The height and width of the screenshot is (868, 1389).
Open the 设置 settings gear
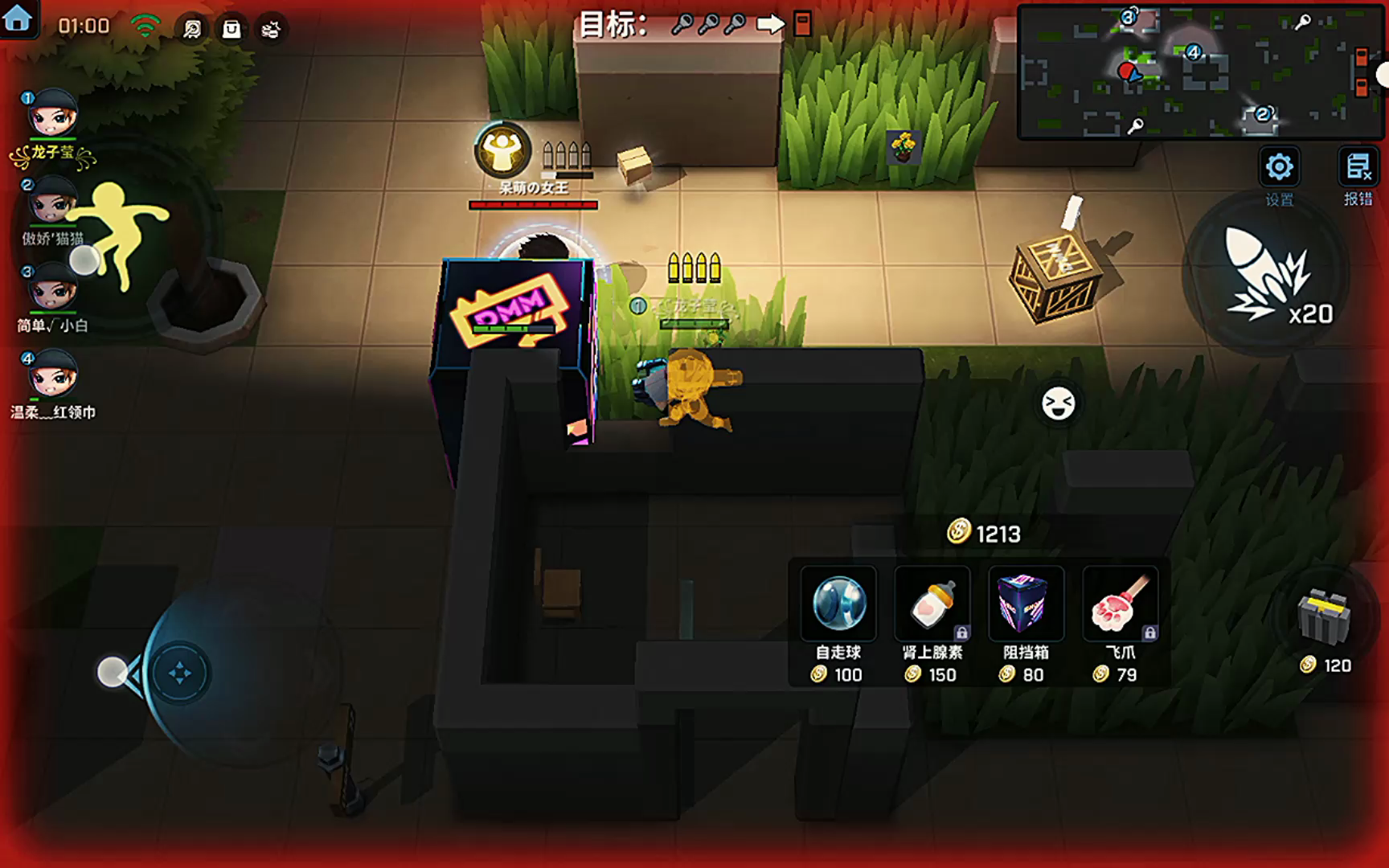point(1279,168)
